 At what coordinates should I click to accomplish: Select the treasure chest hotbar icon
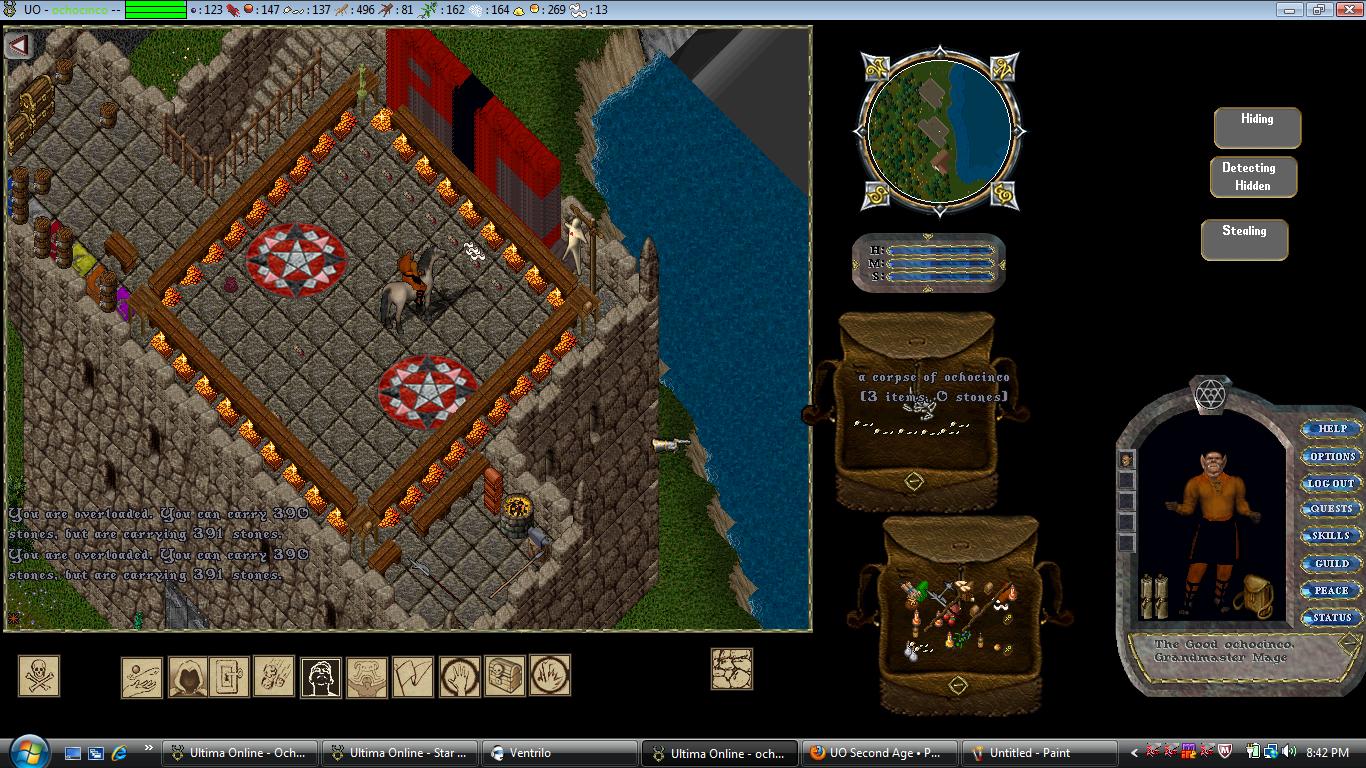(504, 677)
